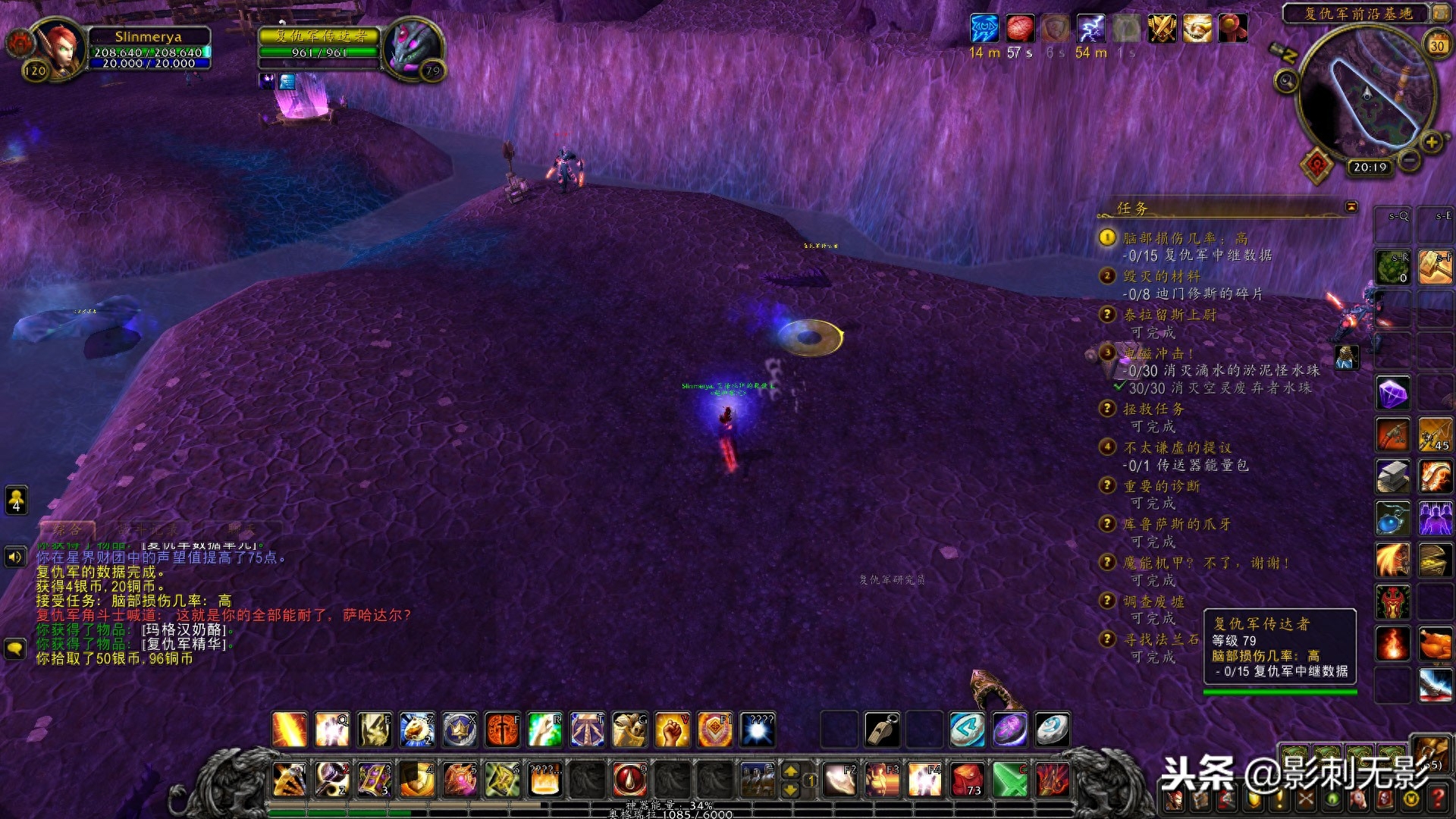Select the target portrait with level 79
Image resolution: width=1456 pixels, height=819 pixels.
point(412,48)
